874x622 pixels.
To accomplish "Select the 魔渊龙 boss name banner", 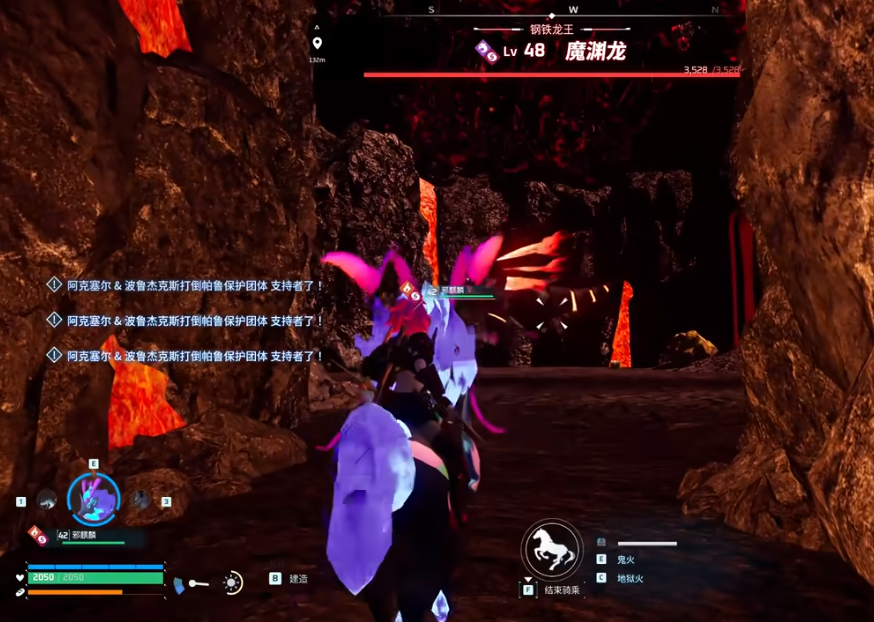I will 595,51.
